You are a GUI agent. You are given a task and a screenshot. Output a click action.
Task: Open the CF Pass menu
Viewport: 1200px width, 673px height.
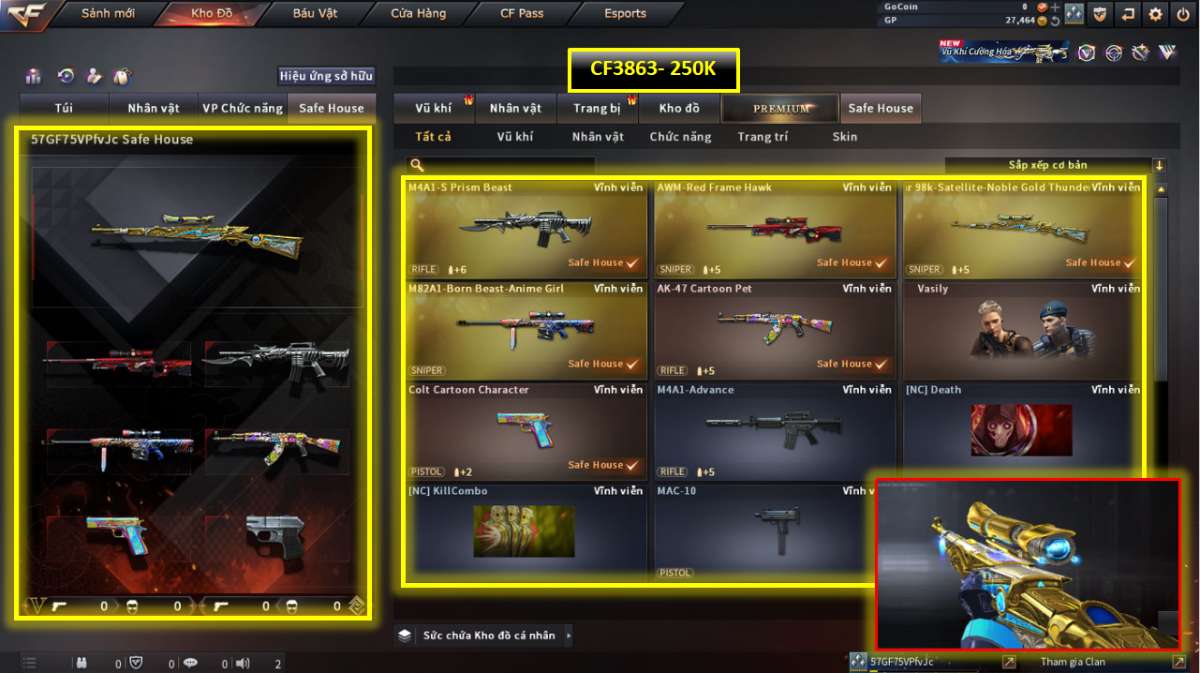click(522, 14)
